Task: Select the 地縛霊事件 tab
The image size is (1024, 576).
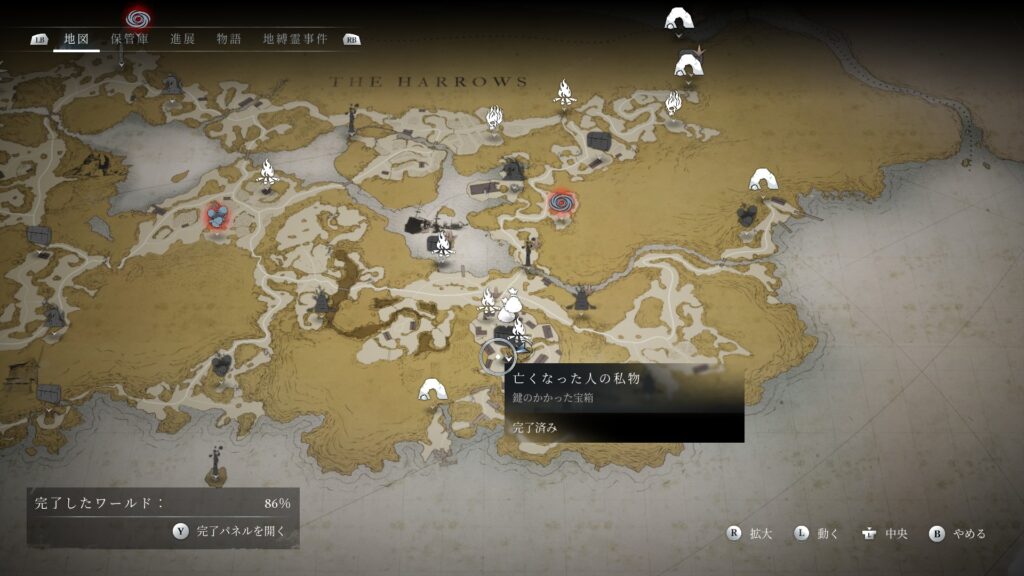Action: 295,39
